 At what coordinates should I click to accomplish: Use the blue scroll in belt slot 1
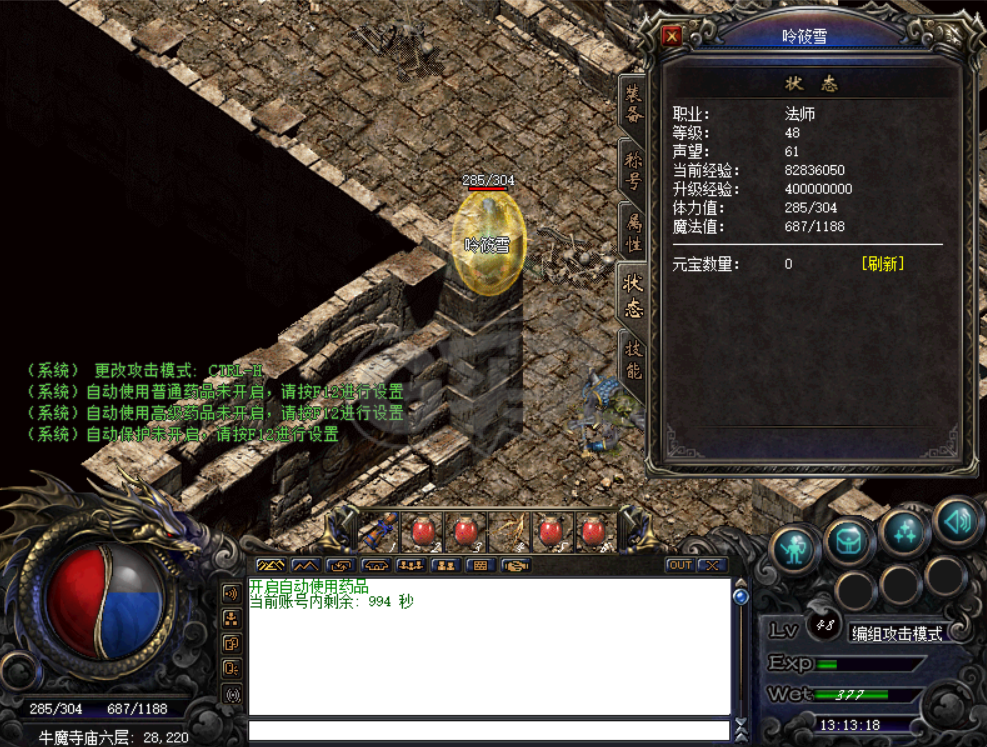point(379,531)
